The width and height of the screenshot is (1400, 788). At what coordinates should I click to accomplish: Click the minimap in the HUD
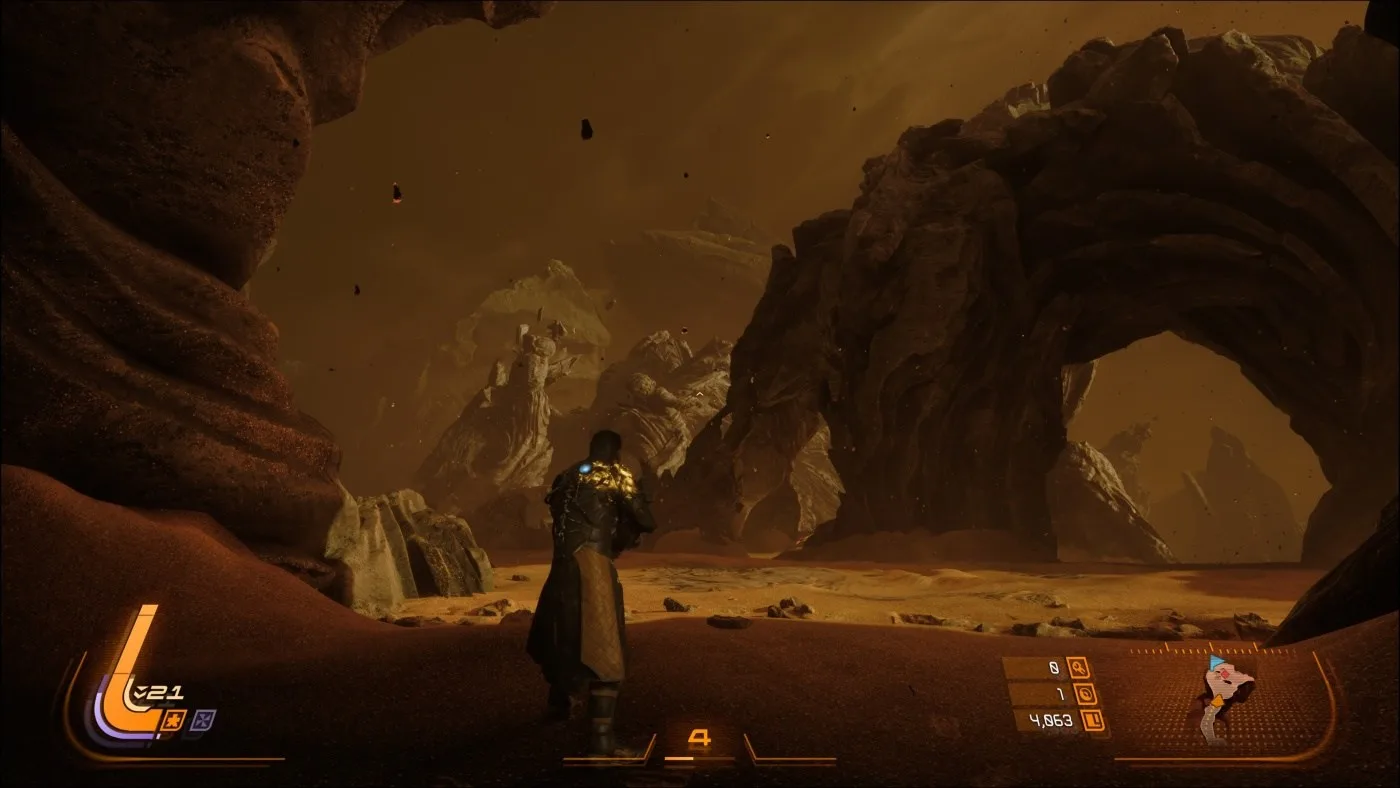pos(1225,701)
